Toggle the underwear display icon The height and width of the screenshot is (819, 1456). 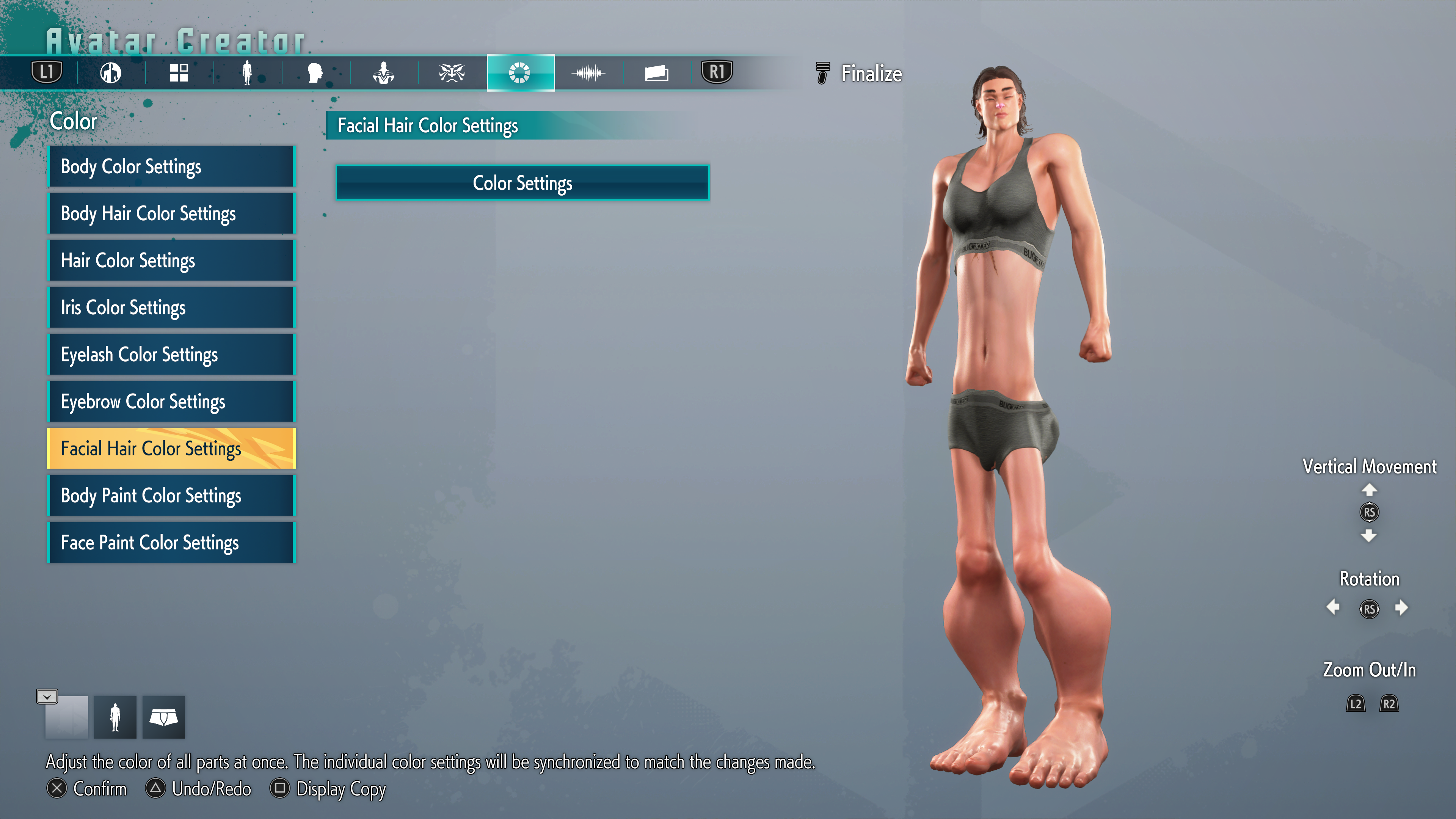pyautogui.click(x=163, y=717)
